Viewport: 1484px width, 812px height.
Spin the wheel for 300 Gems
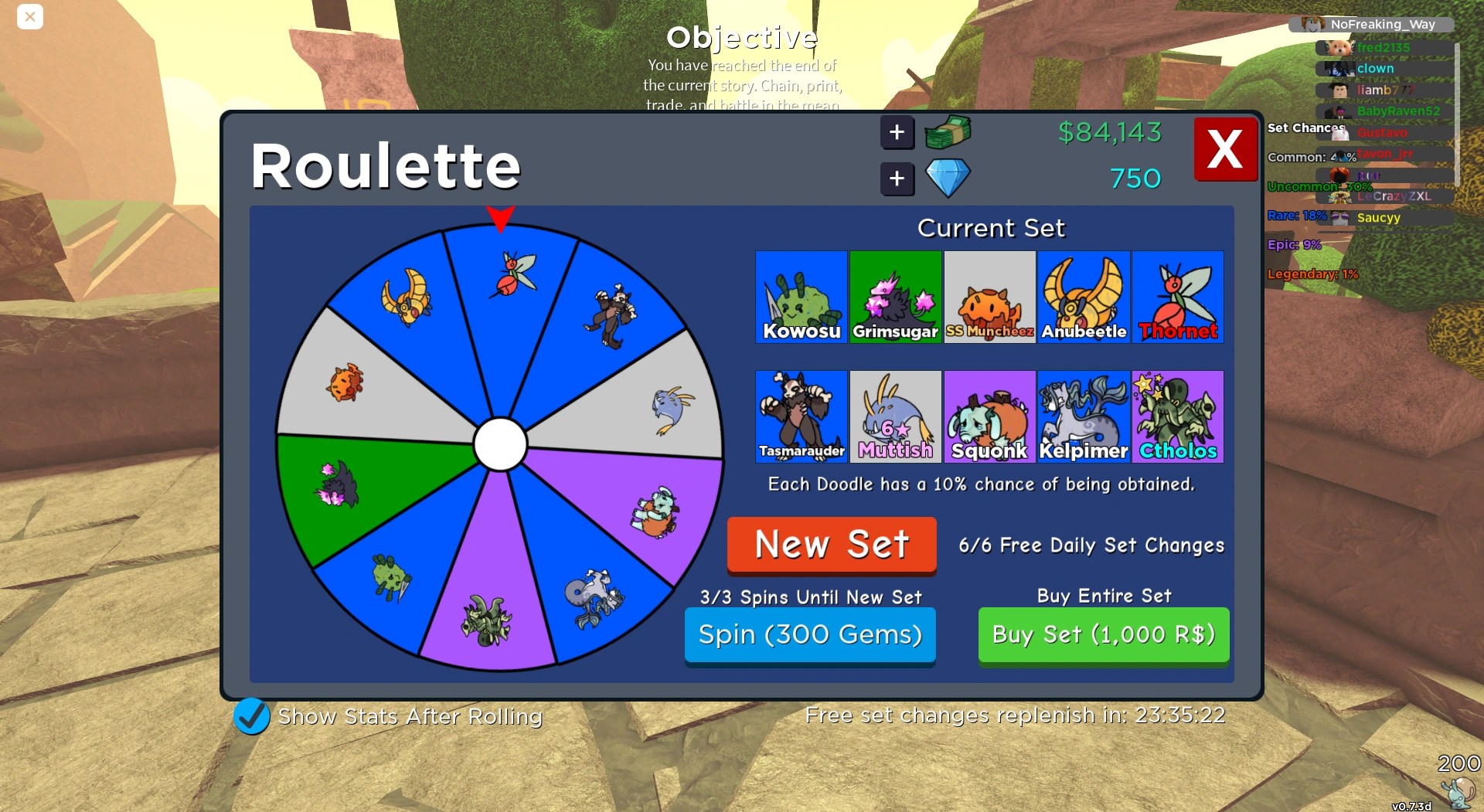(x=809, y=634)
